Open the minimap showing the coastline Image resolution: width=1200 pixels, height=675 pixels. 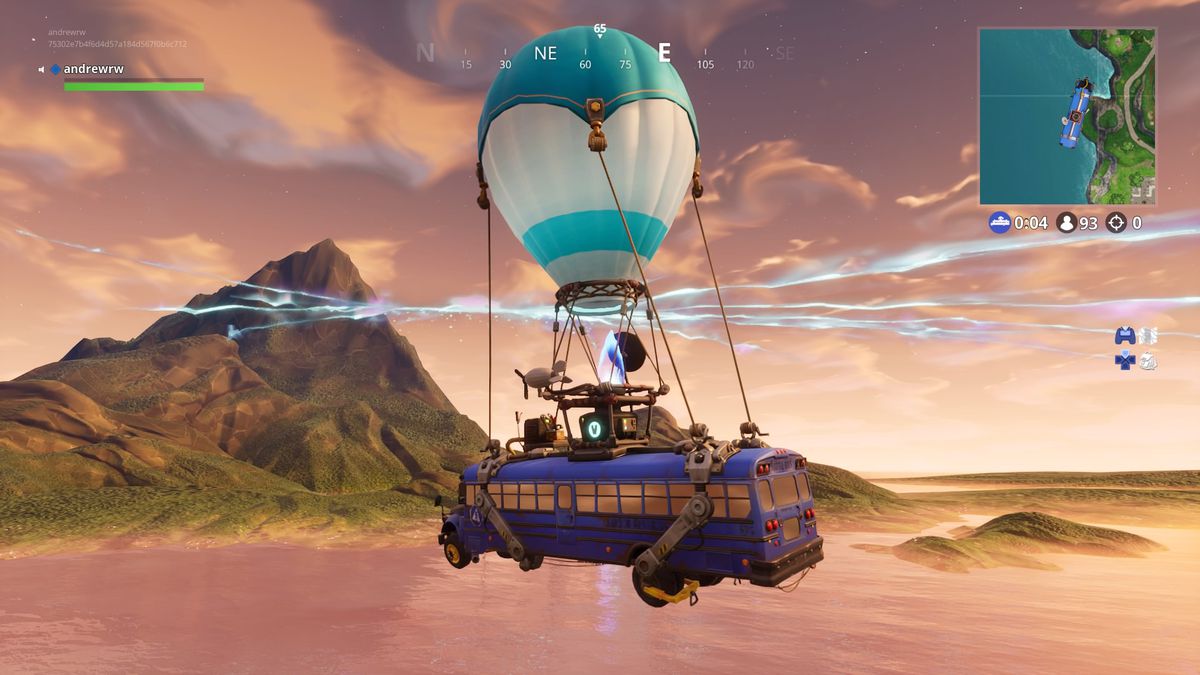click(1067, 116)
